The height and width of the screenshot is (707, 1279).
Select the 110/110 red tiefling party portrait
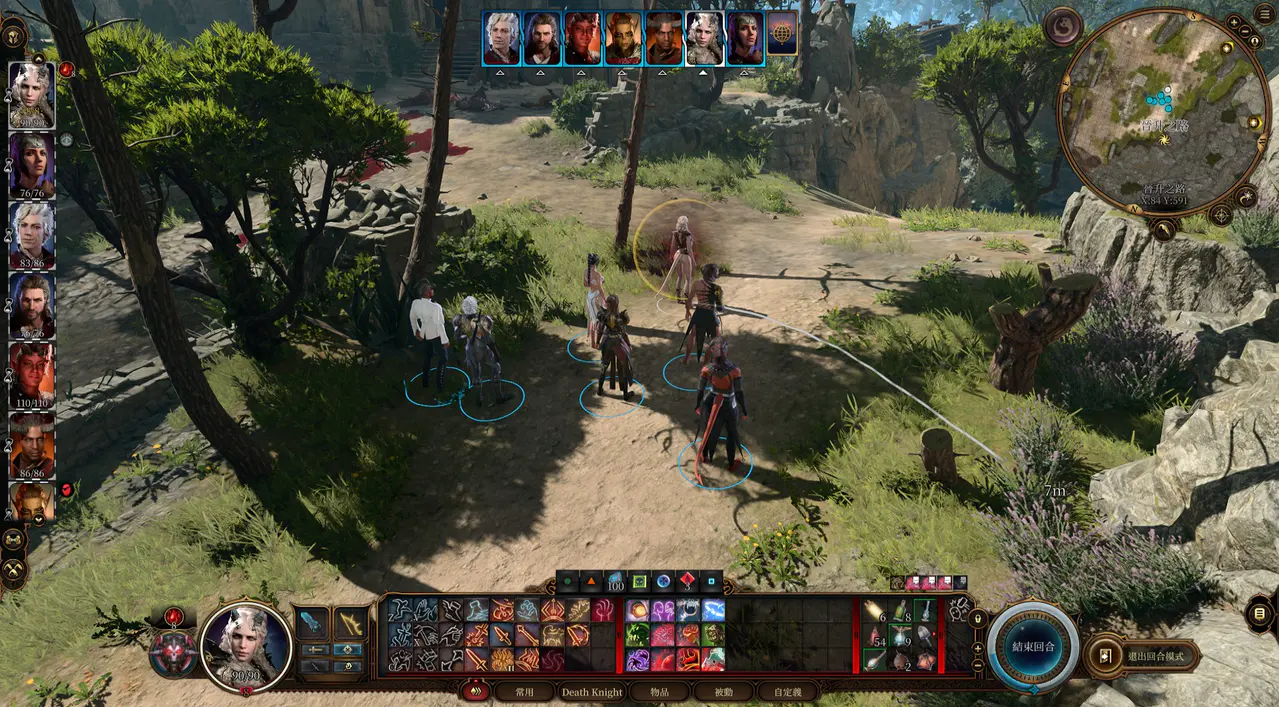click(32, 370)
